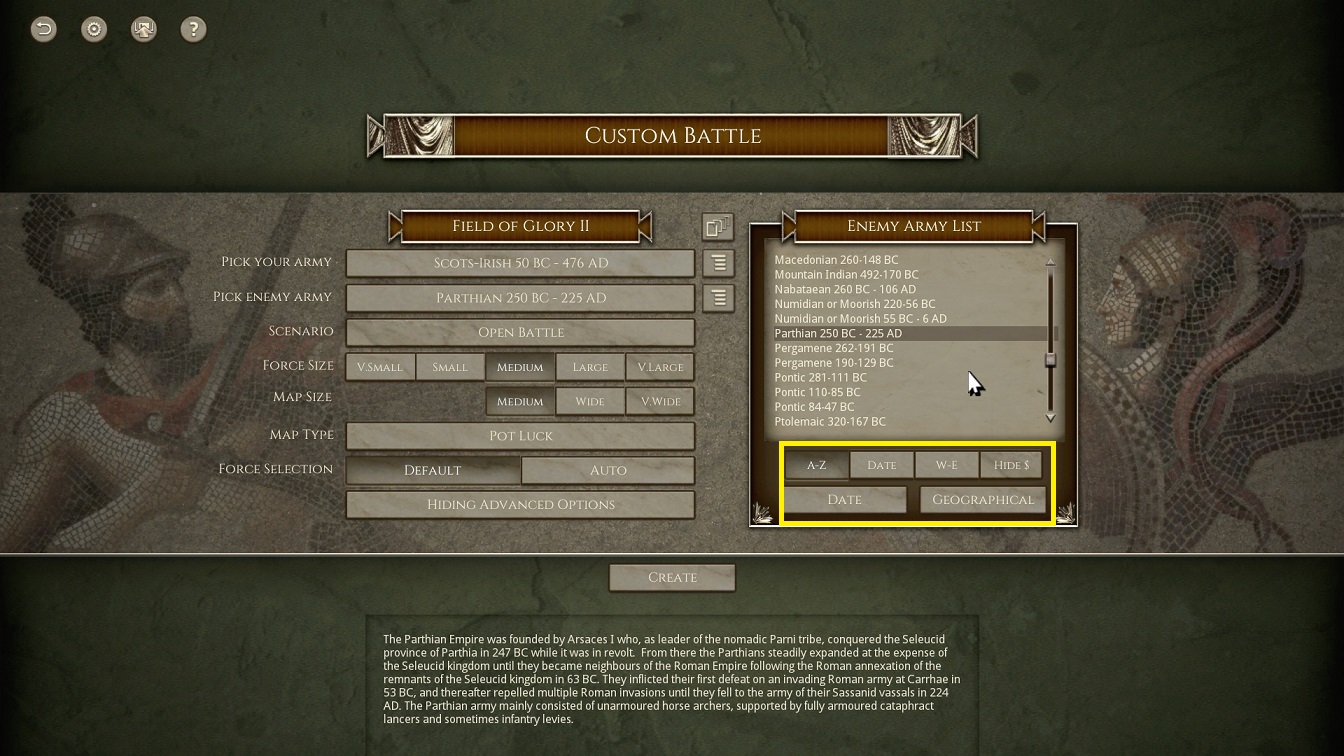1344x756 pixels.
Task: Click the Hide $ filter button
Action: click(x=1011, y=465)
